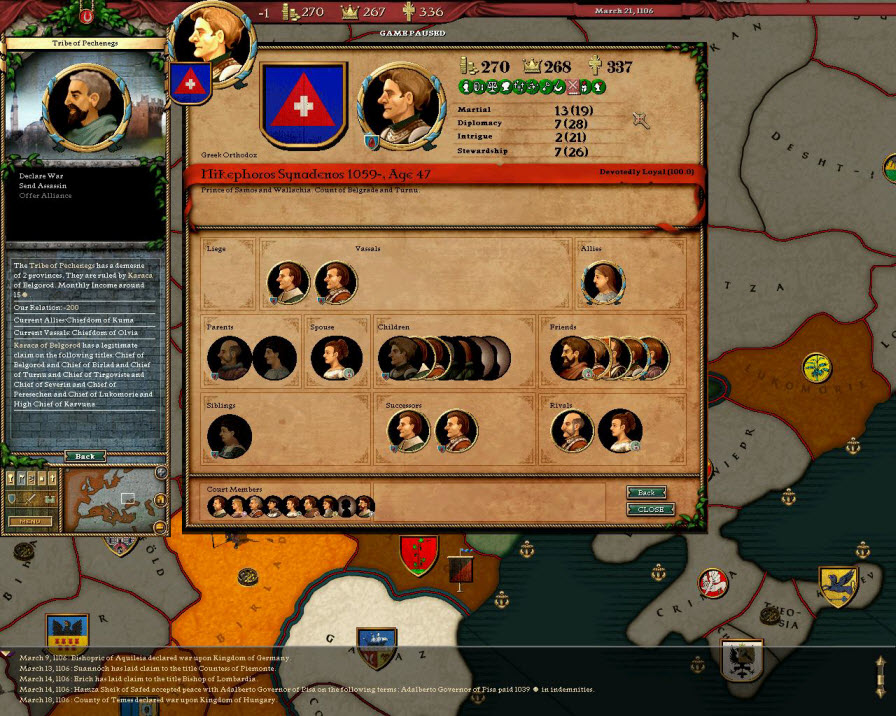This screenshot has width=896, height=716.
Task: Select the Pecheneg ruler's portrait
Action: 83,106
